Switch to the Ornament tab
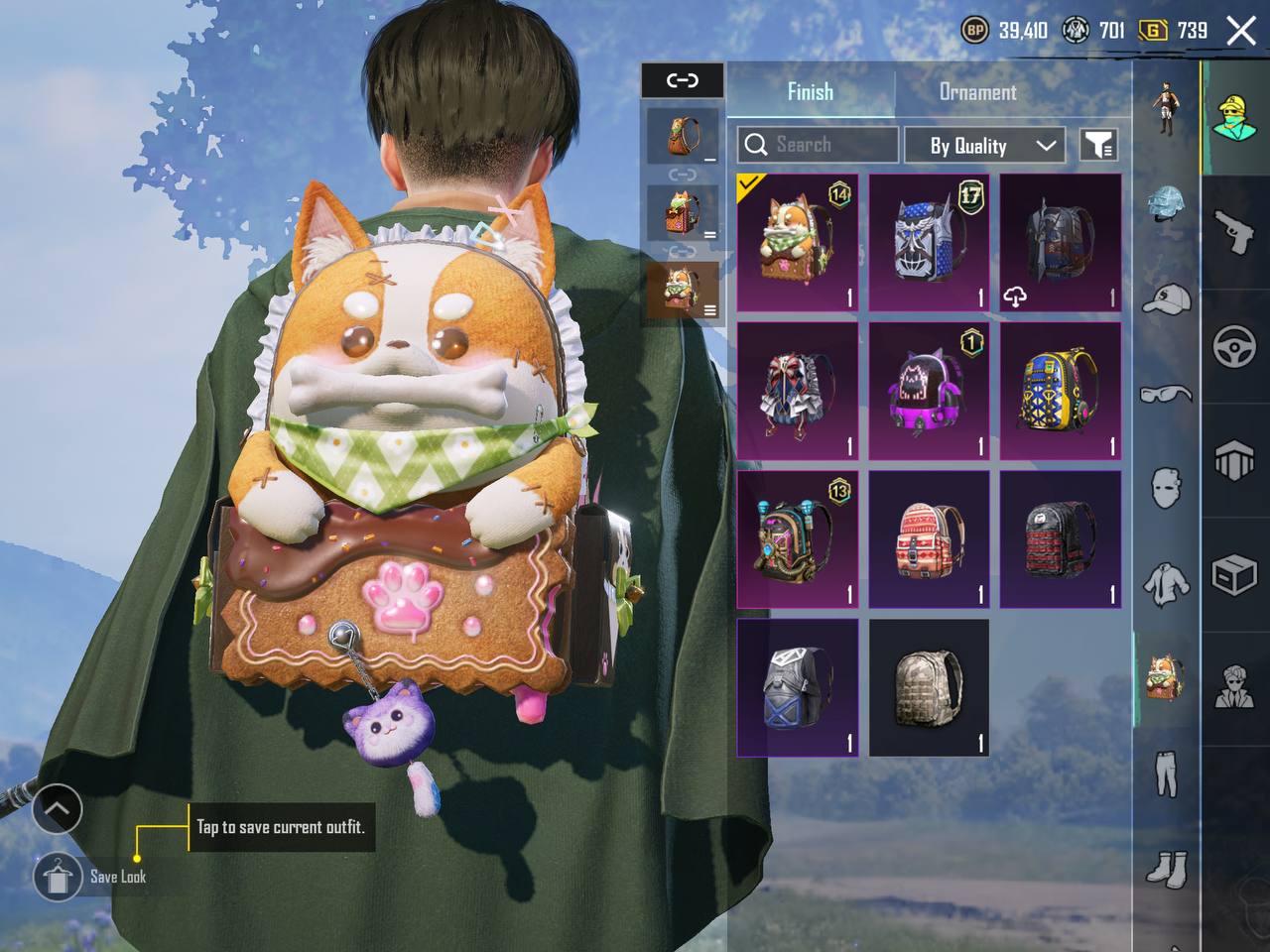Screen dimensions: 1270x952 [x=977, y=92]
